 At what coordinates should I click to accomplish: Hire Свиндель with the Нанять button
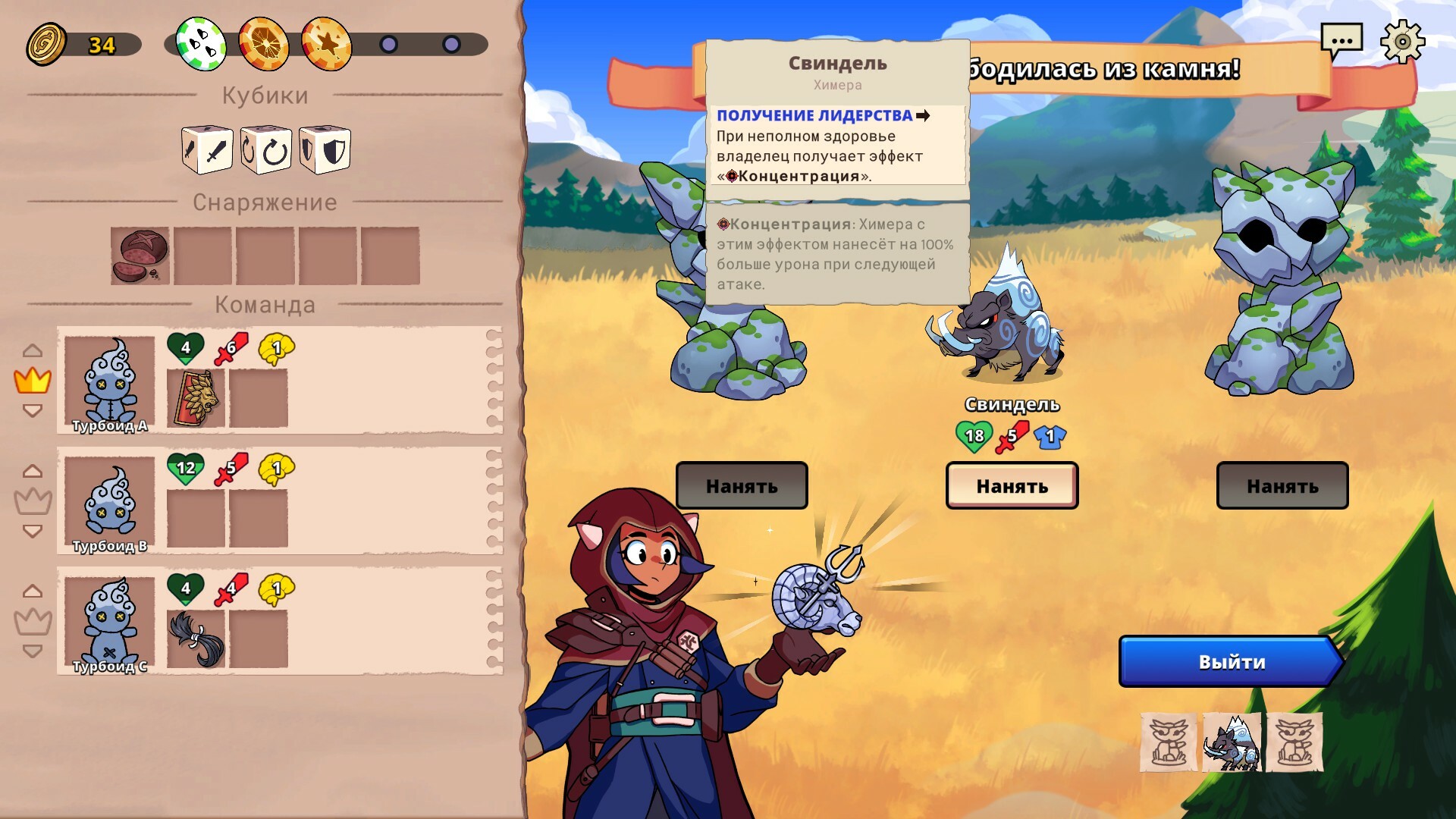pyautogui.click(x=1012, y=485)
